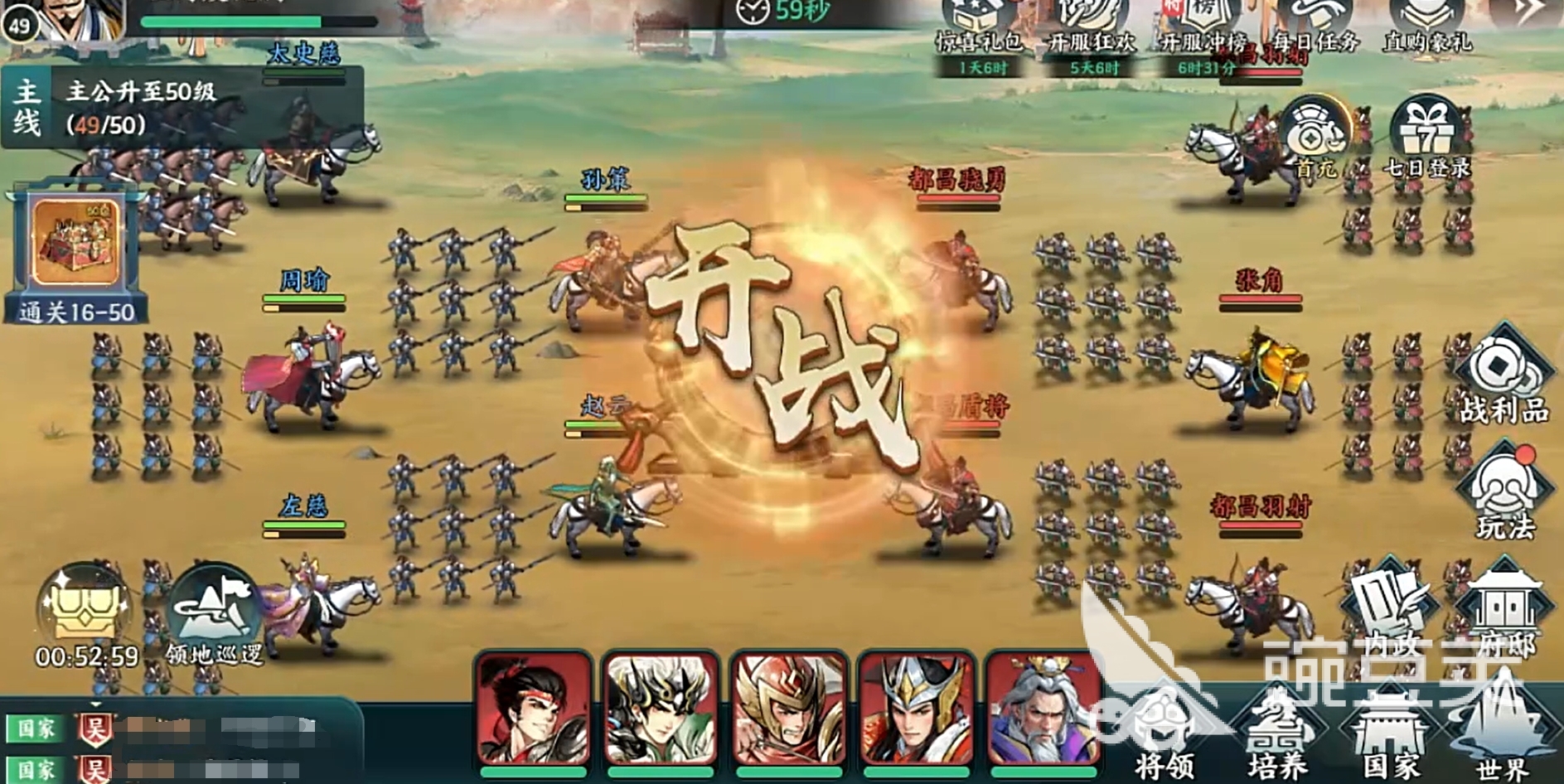This screenshot has height=784, width=1564.
Task: Open the 主线 main quest tracker
Action: pyautogui.click(x=182, y=108)
